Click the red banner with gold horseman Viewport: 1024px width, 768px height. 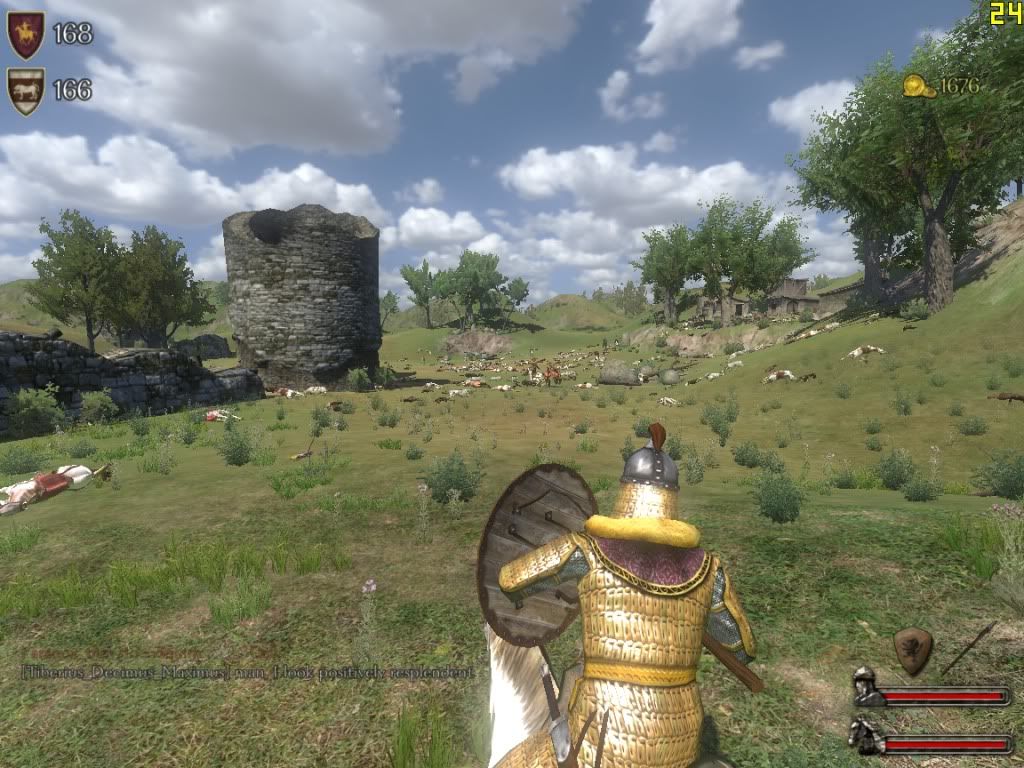coord(25,34)
